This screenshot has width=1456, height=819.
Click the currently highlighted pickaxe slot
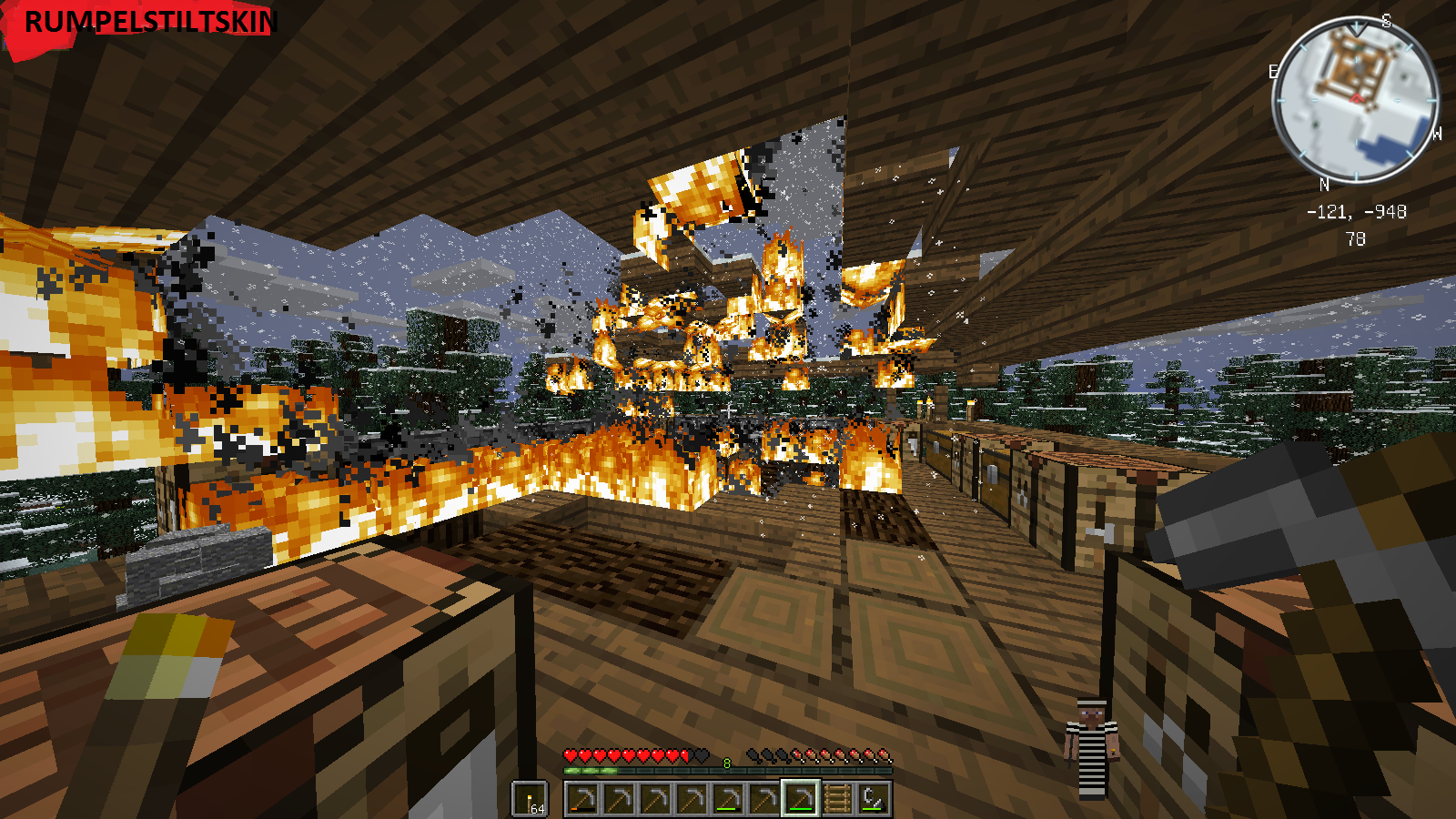801,799
